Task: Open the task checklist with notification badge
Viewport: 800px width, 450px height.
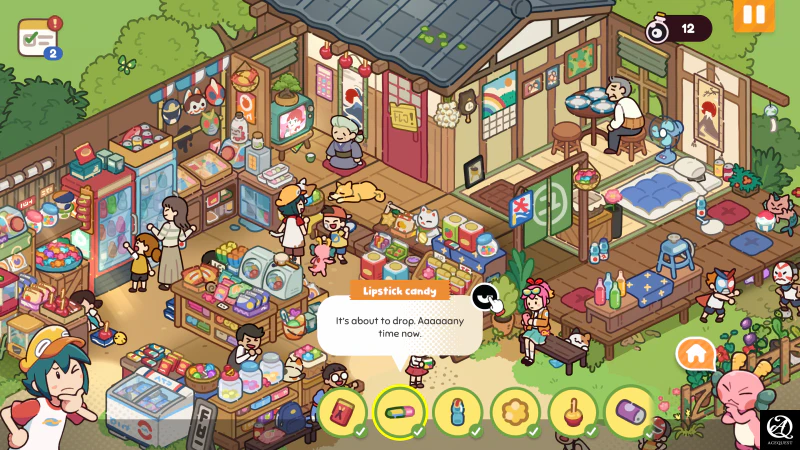Action: (38, 39)
